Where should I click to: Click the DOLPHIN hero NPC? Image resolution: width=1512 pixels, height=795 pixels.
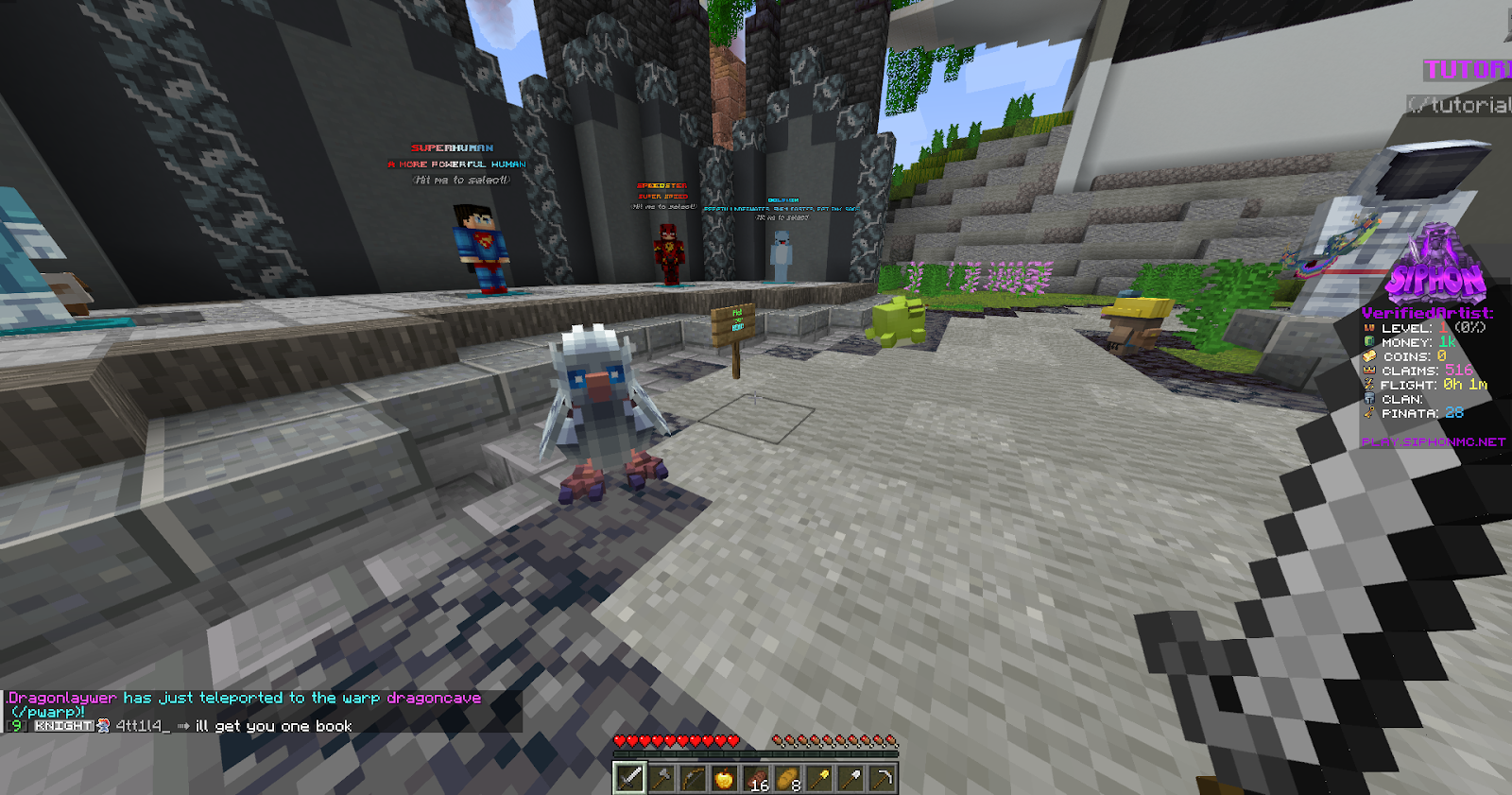(x=782, y=255)
